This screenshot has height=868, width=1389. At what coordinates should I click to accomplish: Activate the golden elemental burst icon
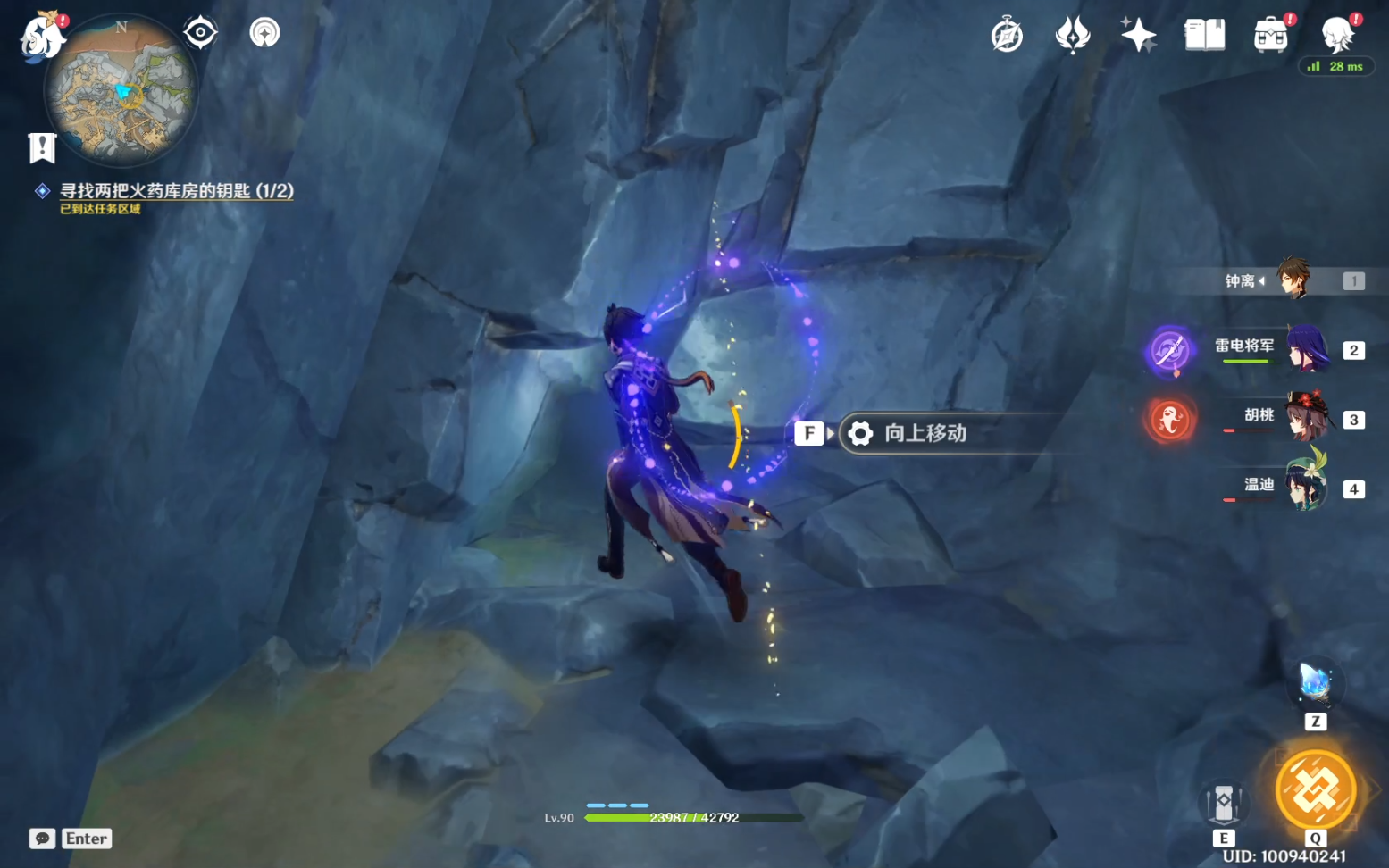coord(1315,789)
